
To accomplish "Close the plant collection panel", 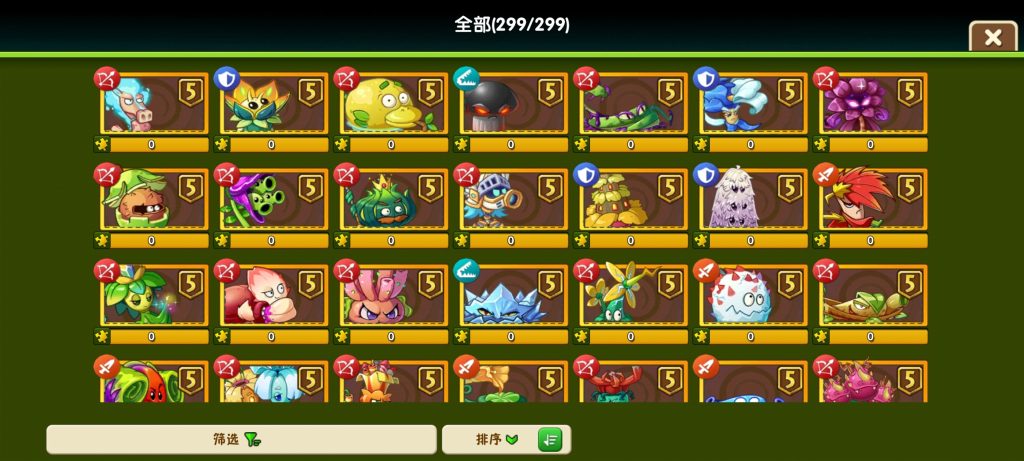I will click(992, 38).
